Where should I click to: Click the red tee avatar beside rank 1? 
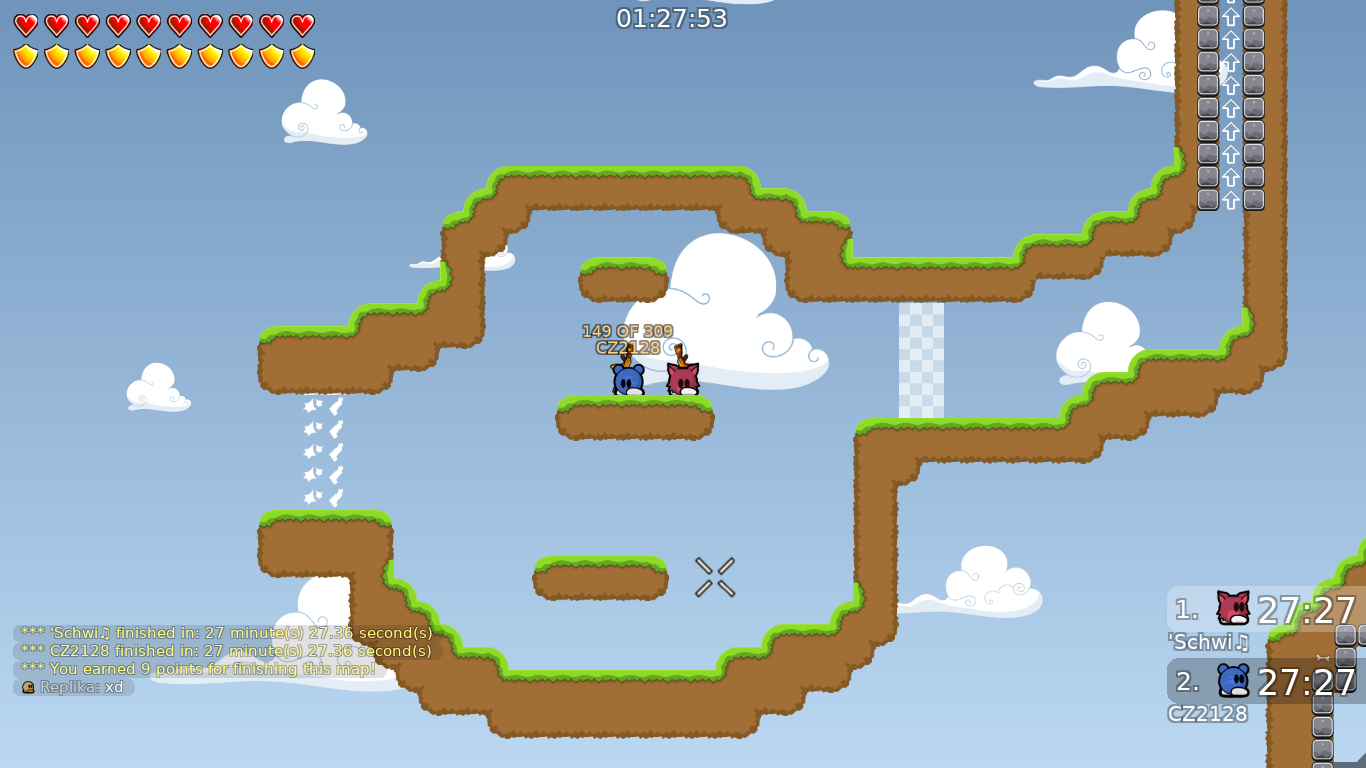pyautogui.click(x=1233, y=607)
